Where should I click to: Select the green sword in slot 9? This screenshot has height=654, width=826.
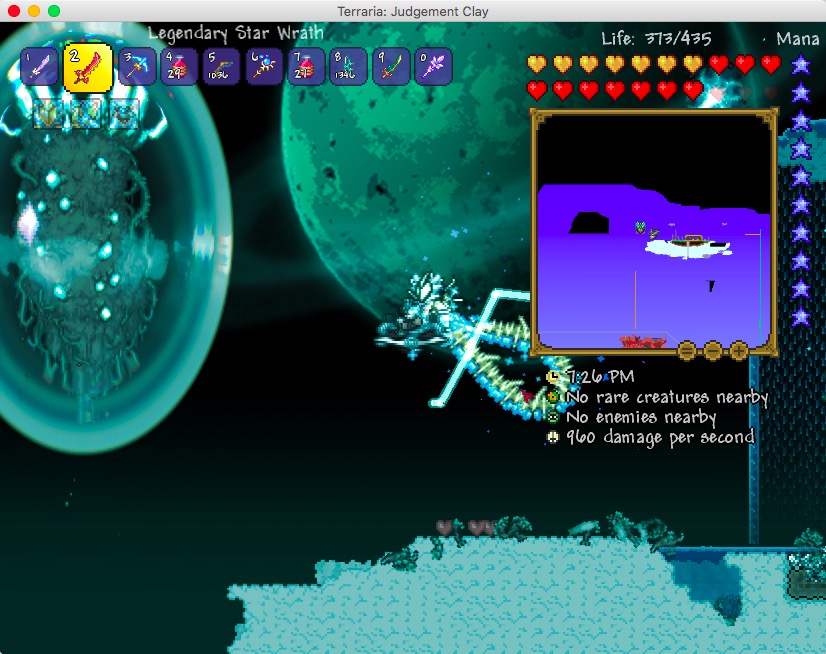click(390, 68)
